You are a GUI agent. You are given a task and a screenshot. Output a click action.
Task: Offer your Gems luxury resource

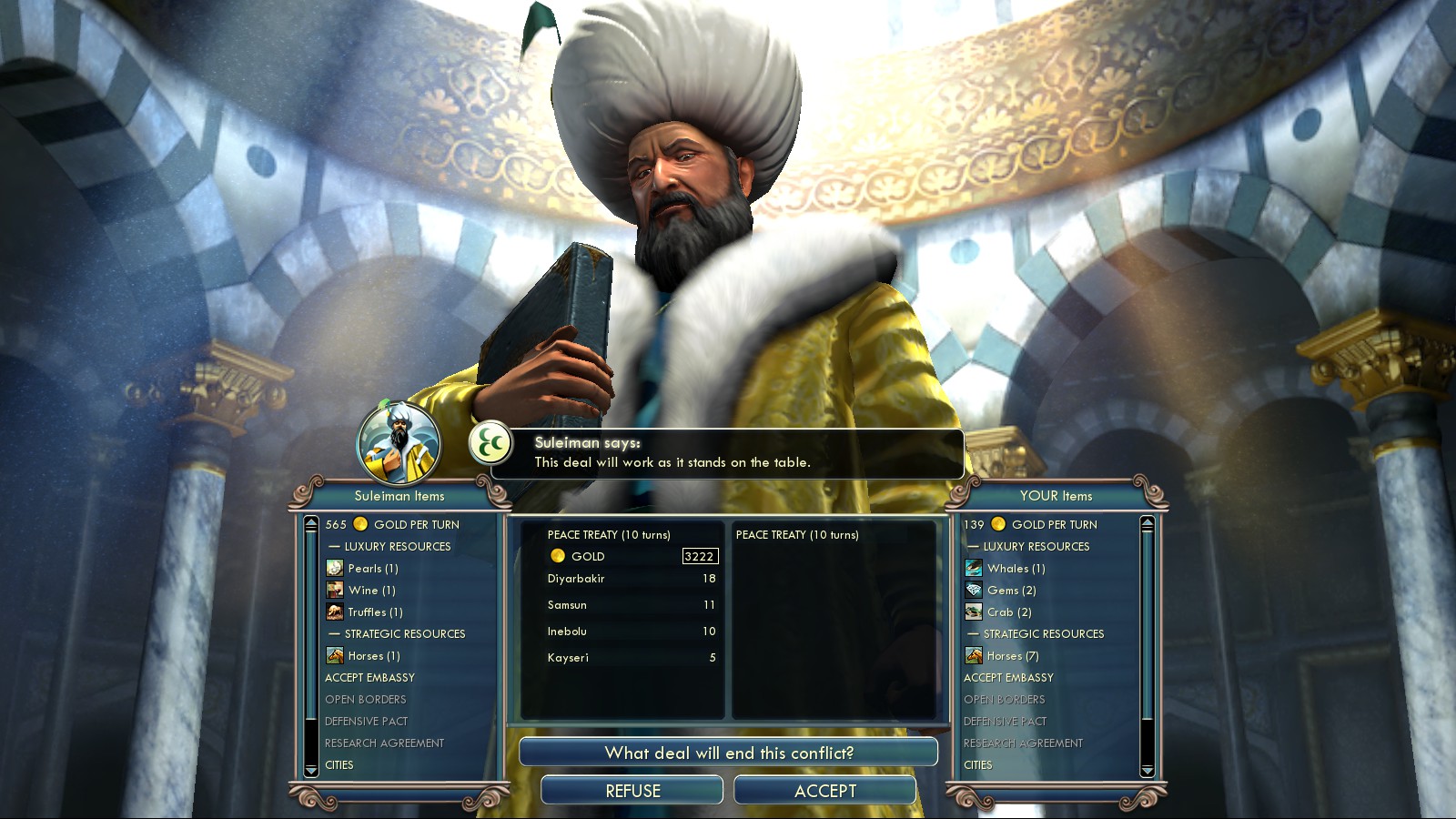[x=1011, y=591]
